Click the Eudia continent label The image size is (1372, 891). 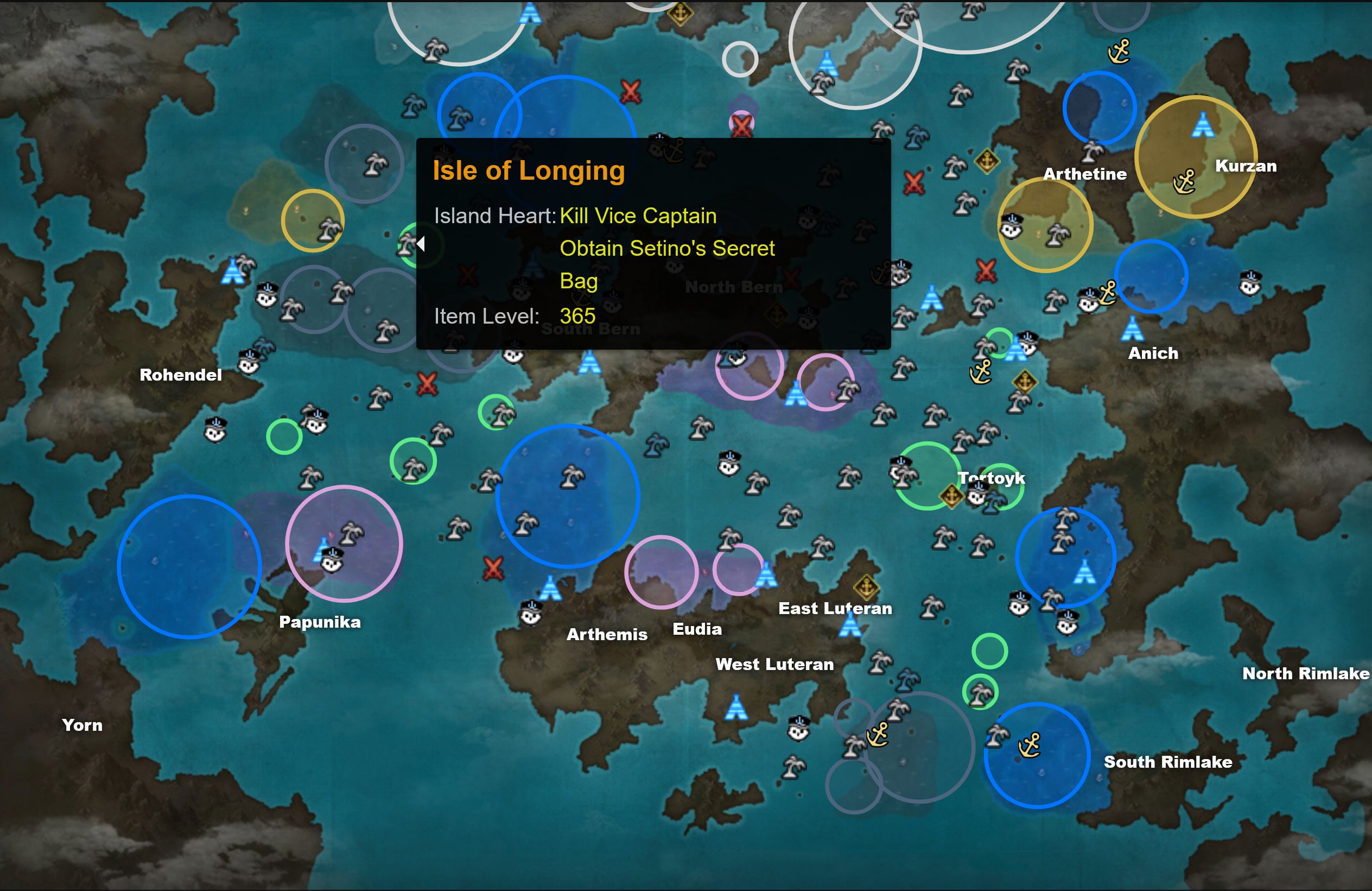[696, 629]
